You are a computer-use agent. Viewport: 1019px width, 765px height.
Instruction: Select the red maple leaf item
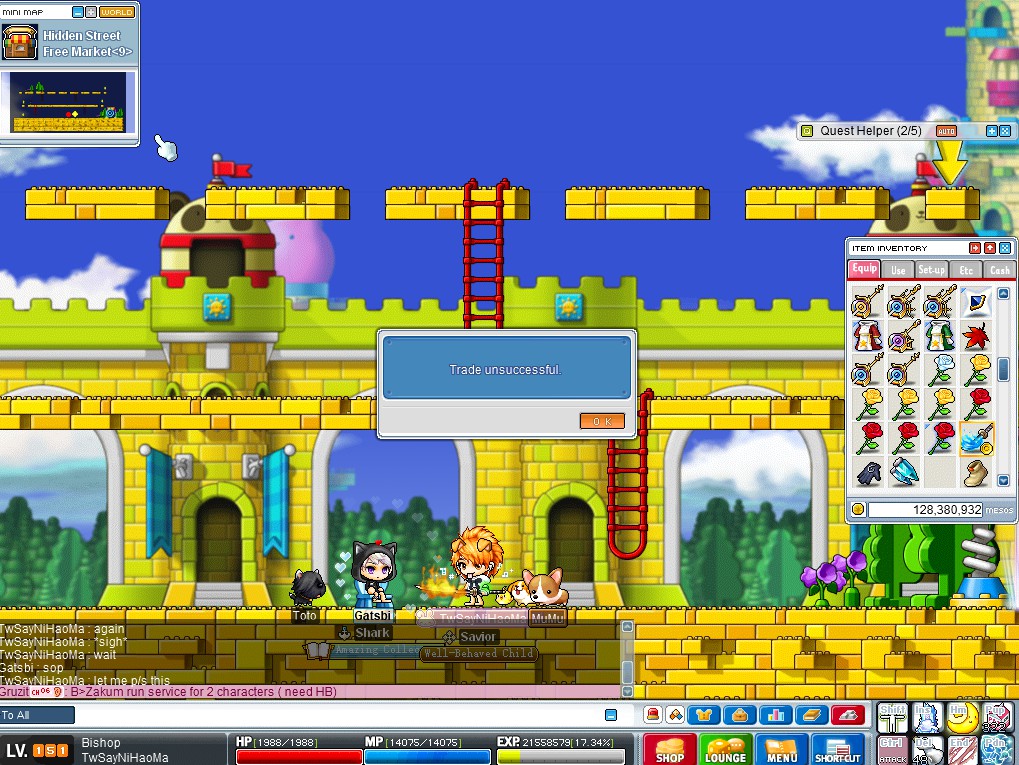pos(975,335)
